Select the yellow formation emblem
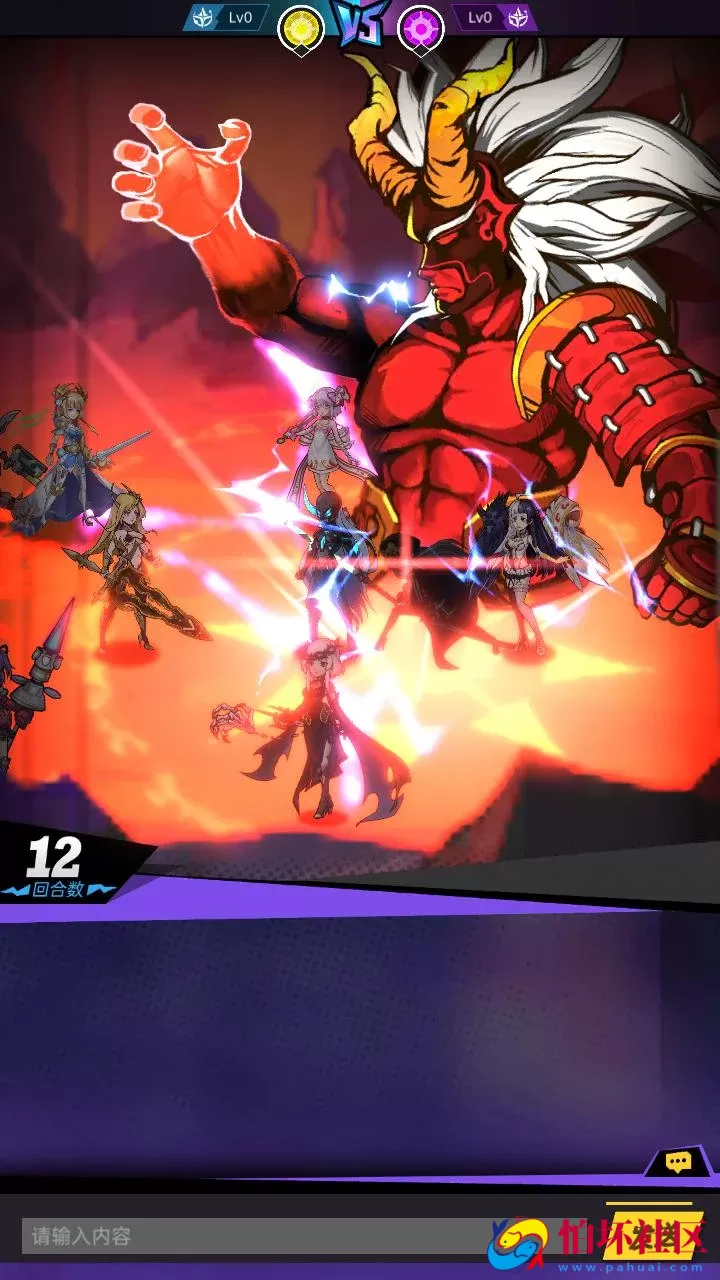Image resolution: width=720 pixels, height=1280 pixels. [x=300, y=27]
